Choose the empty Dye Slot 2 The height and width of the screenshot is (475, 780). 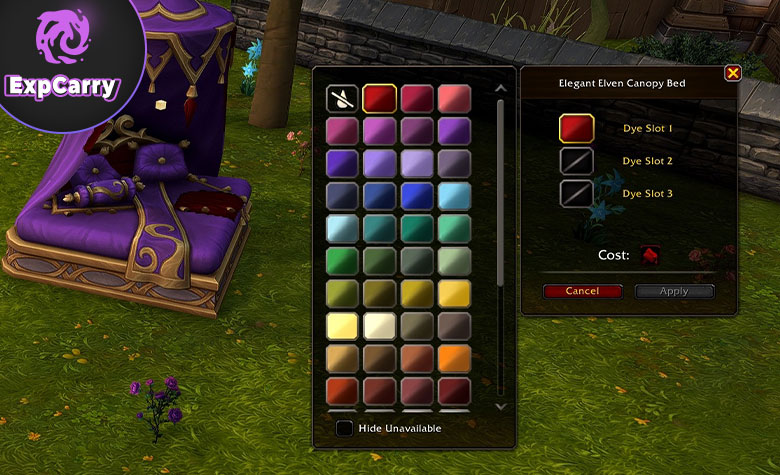[577, 160]
